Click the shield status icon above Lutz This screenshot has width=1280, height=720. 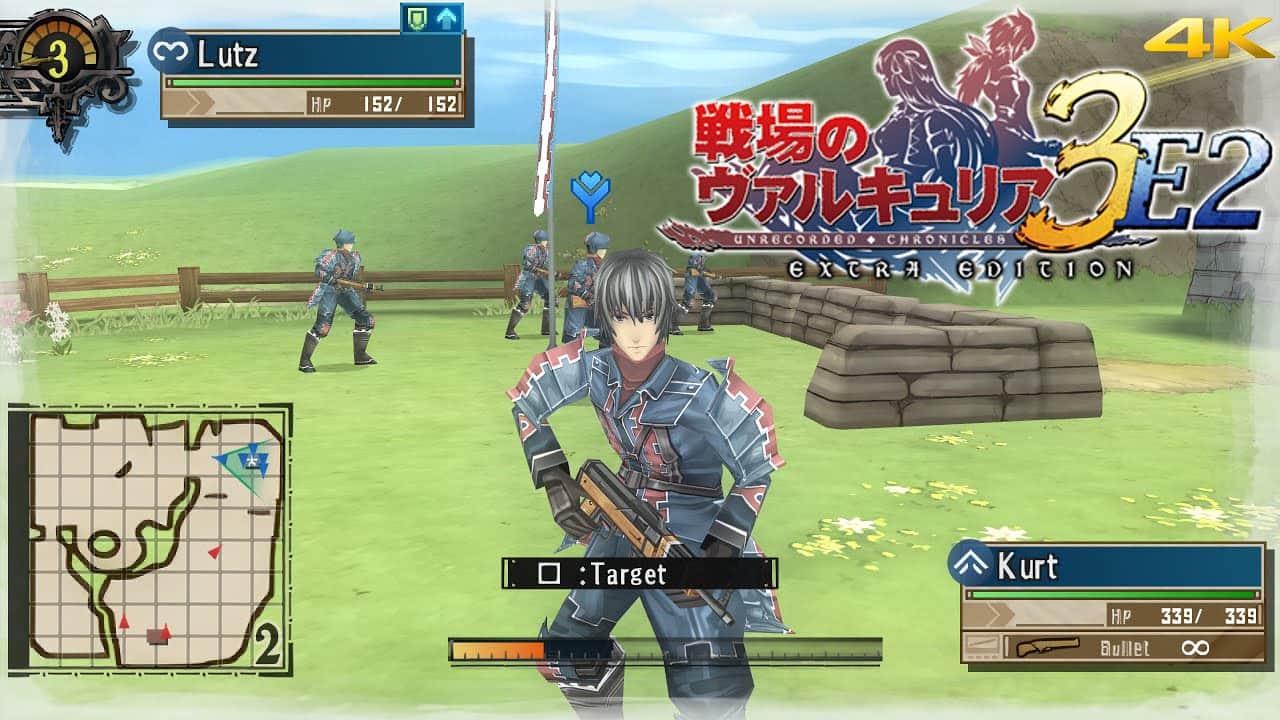pyautogui.click(x=416, y=18)
